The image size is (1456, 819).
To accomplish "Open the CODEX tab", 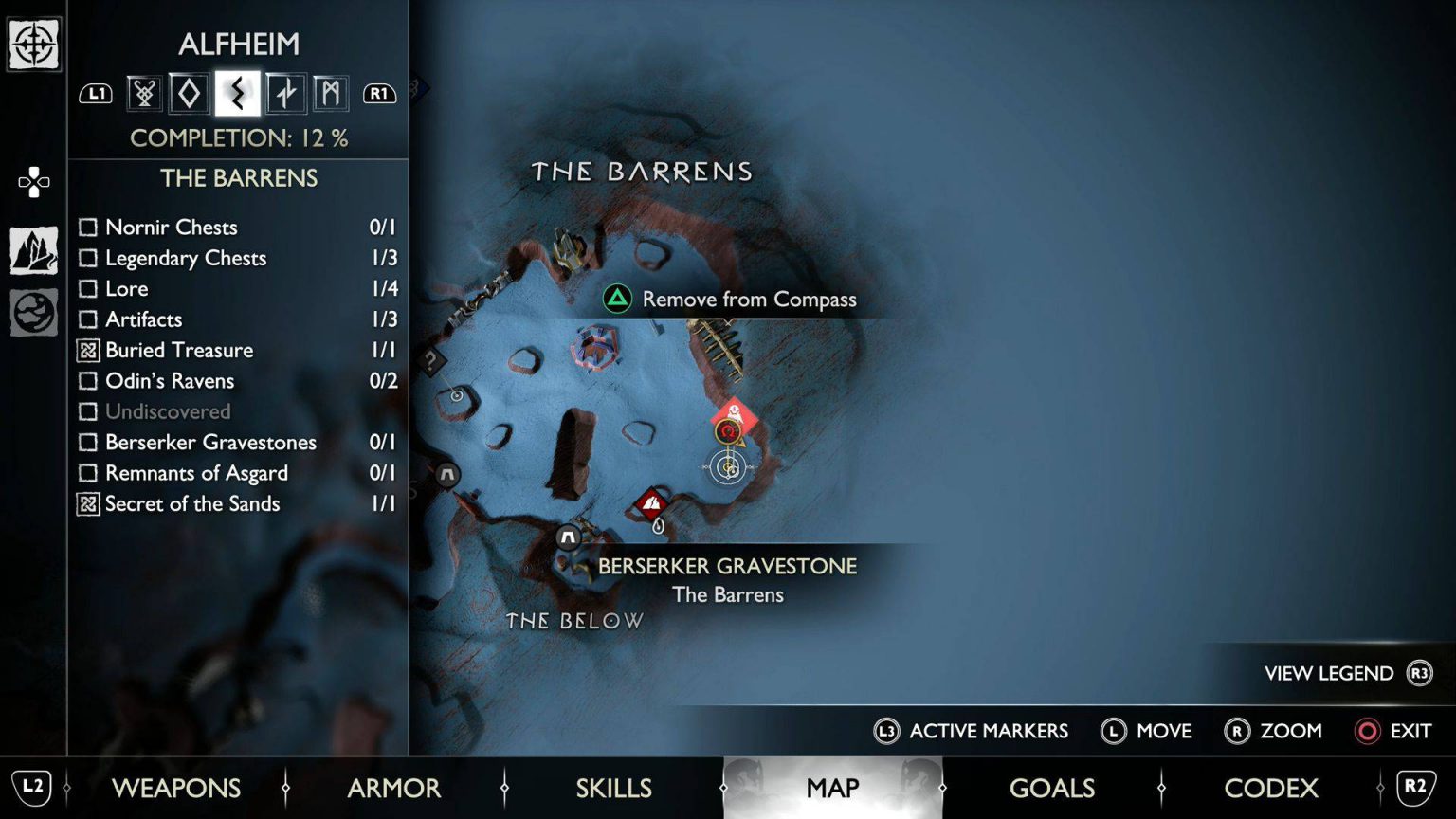I will [1272, 788].
